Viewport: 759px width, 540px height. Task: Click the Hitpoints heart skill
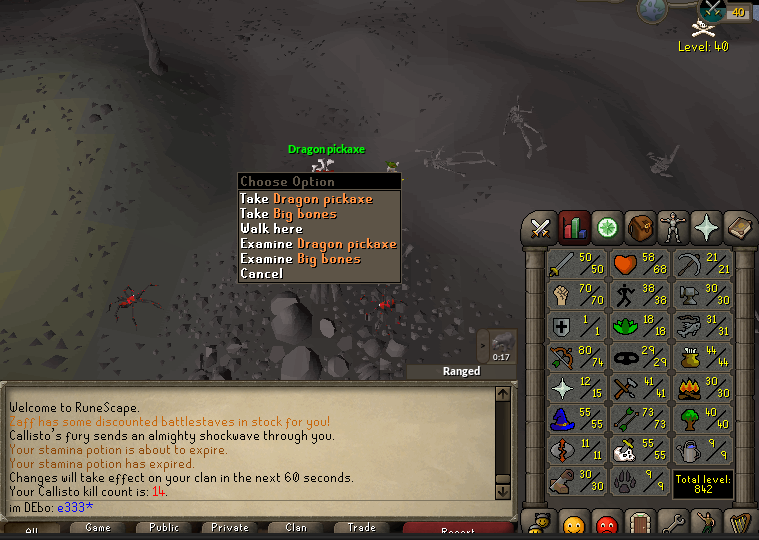(639, 264)
